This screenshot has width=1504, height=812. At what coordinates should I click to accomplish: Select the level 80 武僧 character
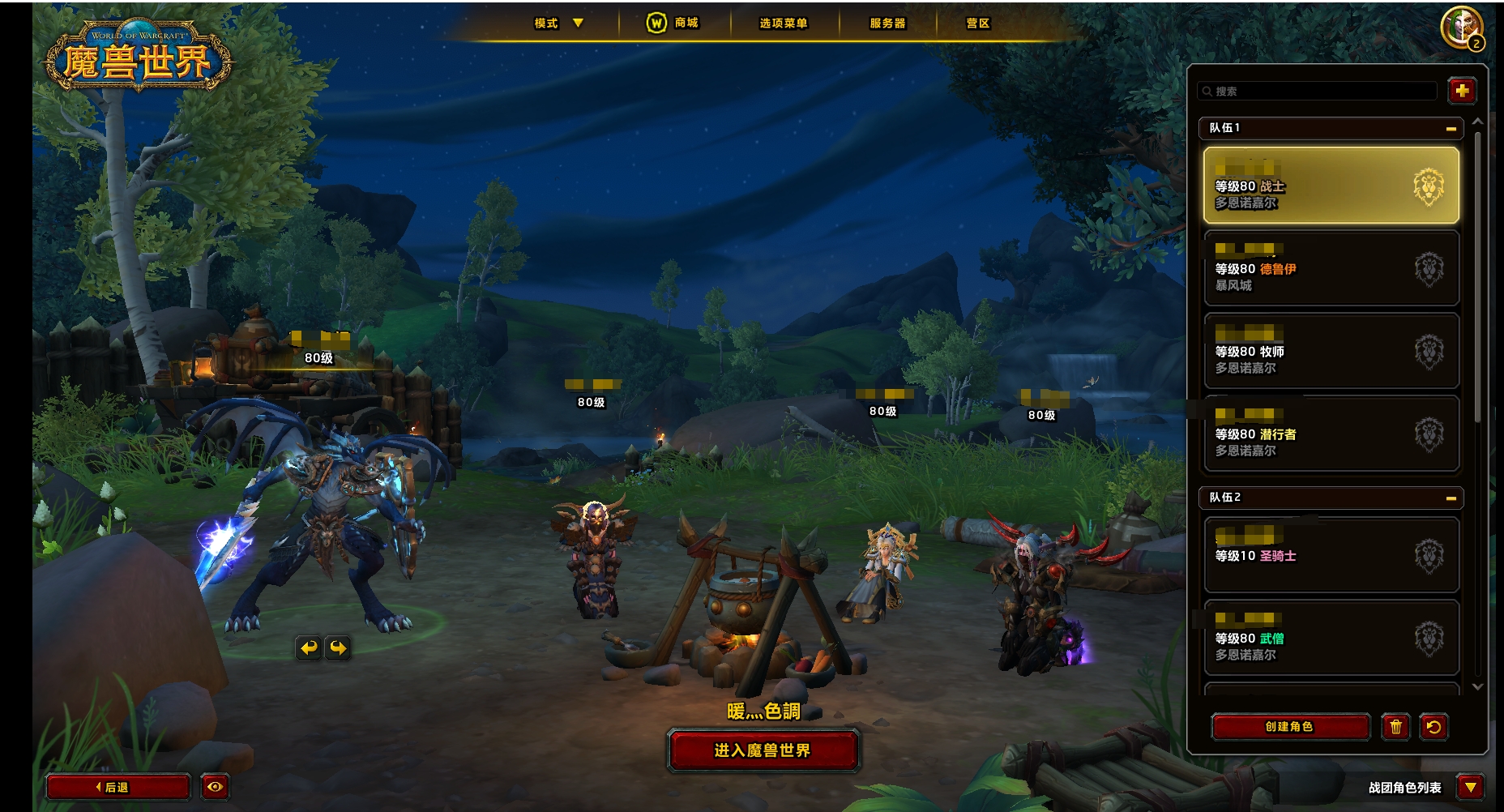tap(1331, 638)
